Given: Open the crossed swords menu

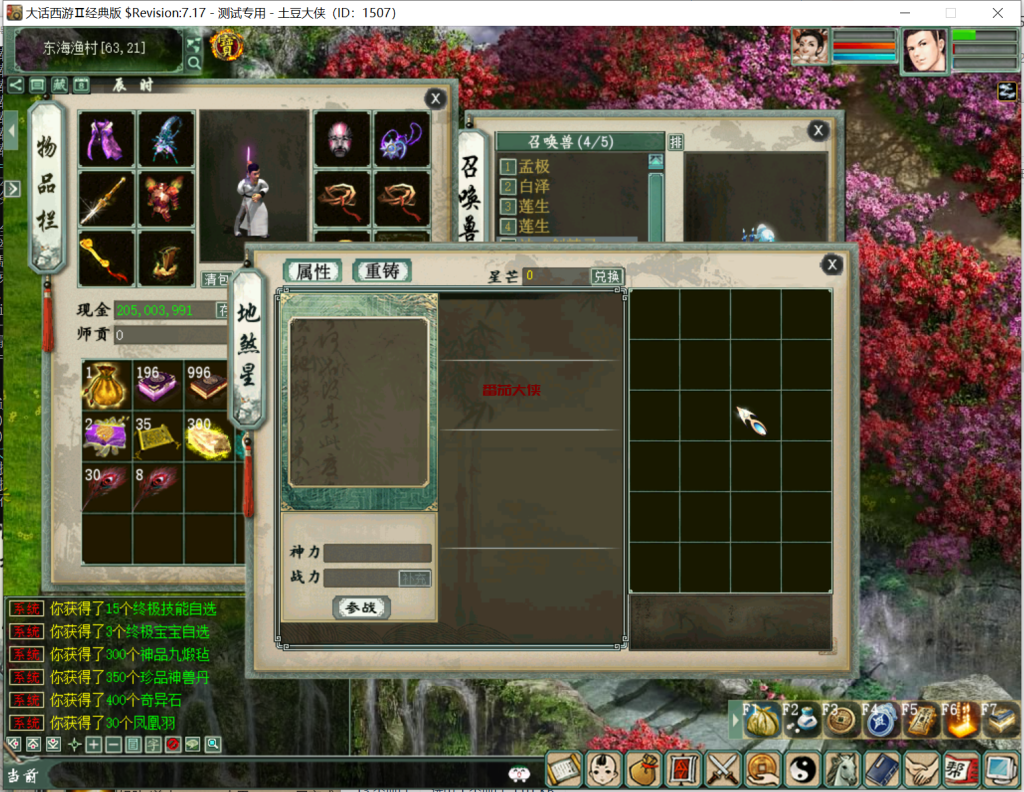Looking at the screenshot, I should pyautogui.click(x=722, y=769).
